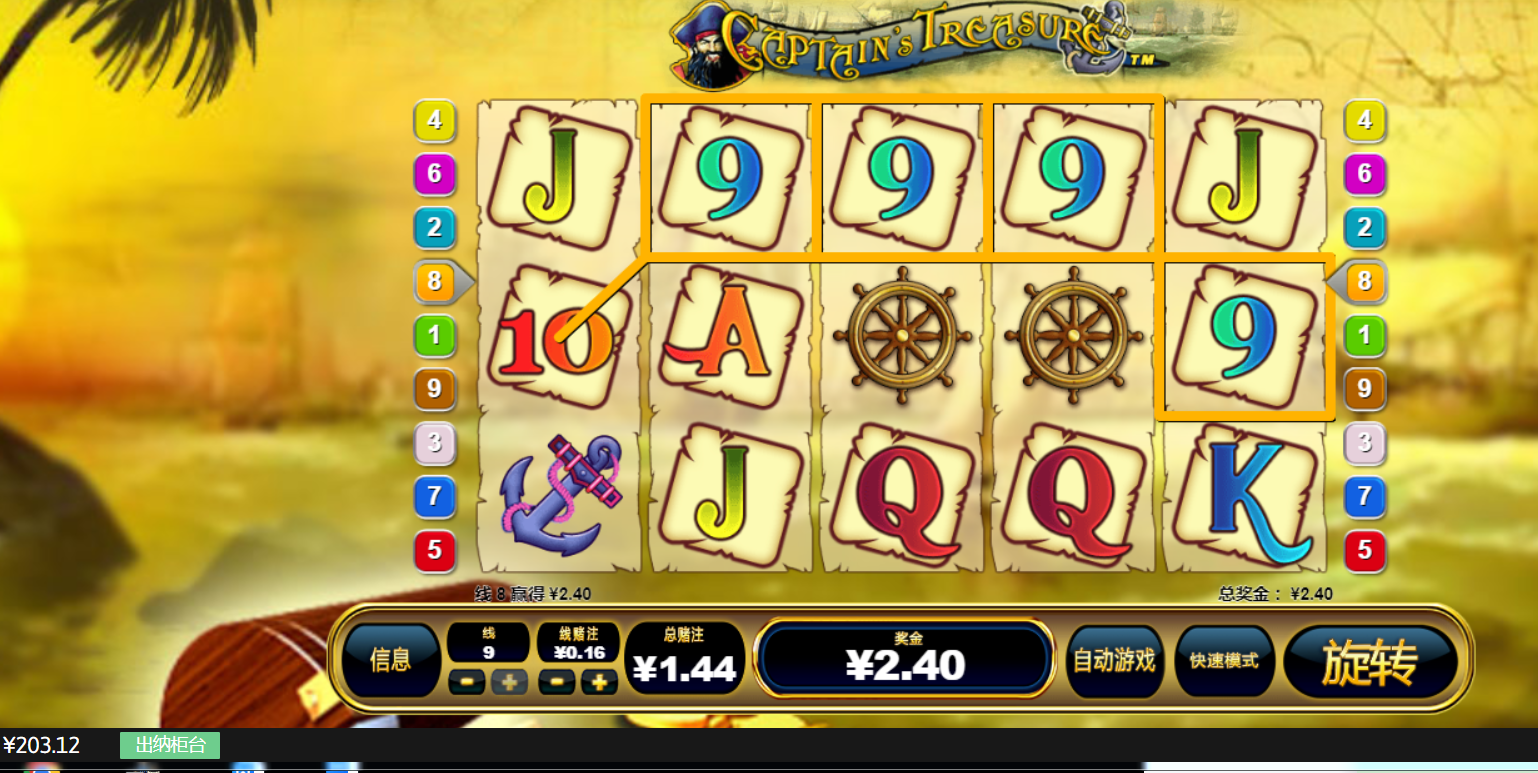Increase the number of lines (线)

509,683
